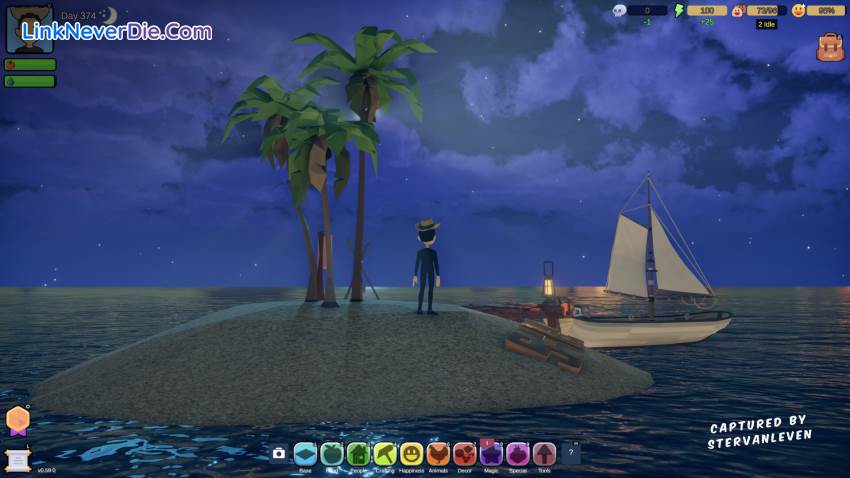This screenshot has width=850, height=478.
Task: Select the Animals chicken category
Action: [438, 454]
